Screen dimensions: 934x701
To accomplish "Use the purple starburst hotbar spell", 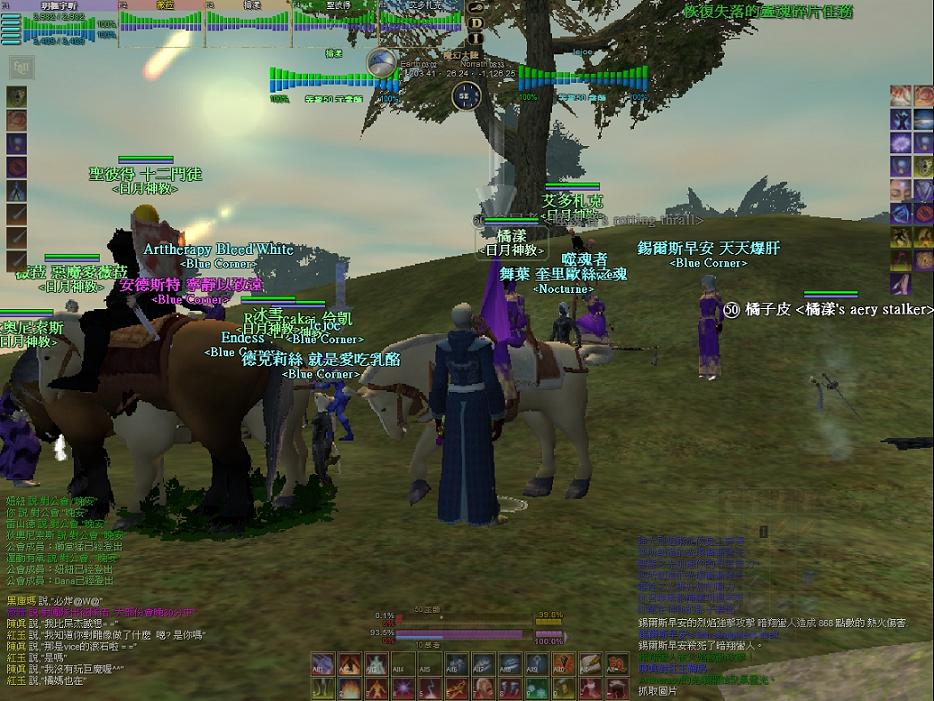I will click(x=403, y=688).
